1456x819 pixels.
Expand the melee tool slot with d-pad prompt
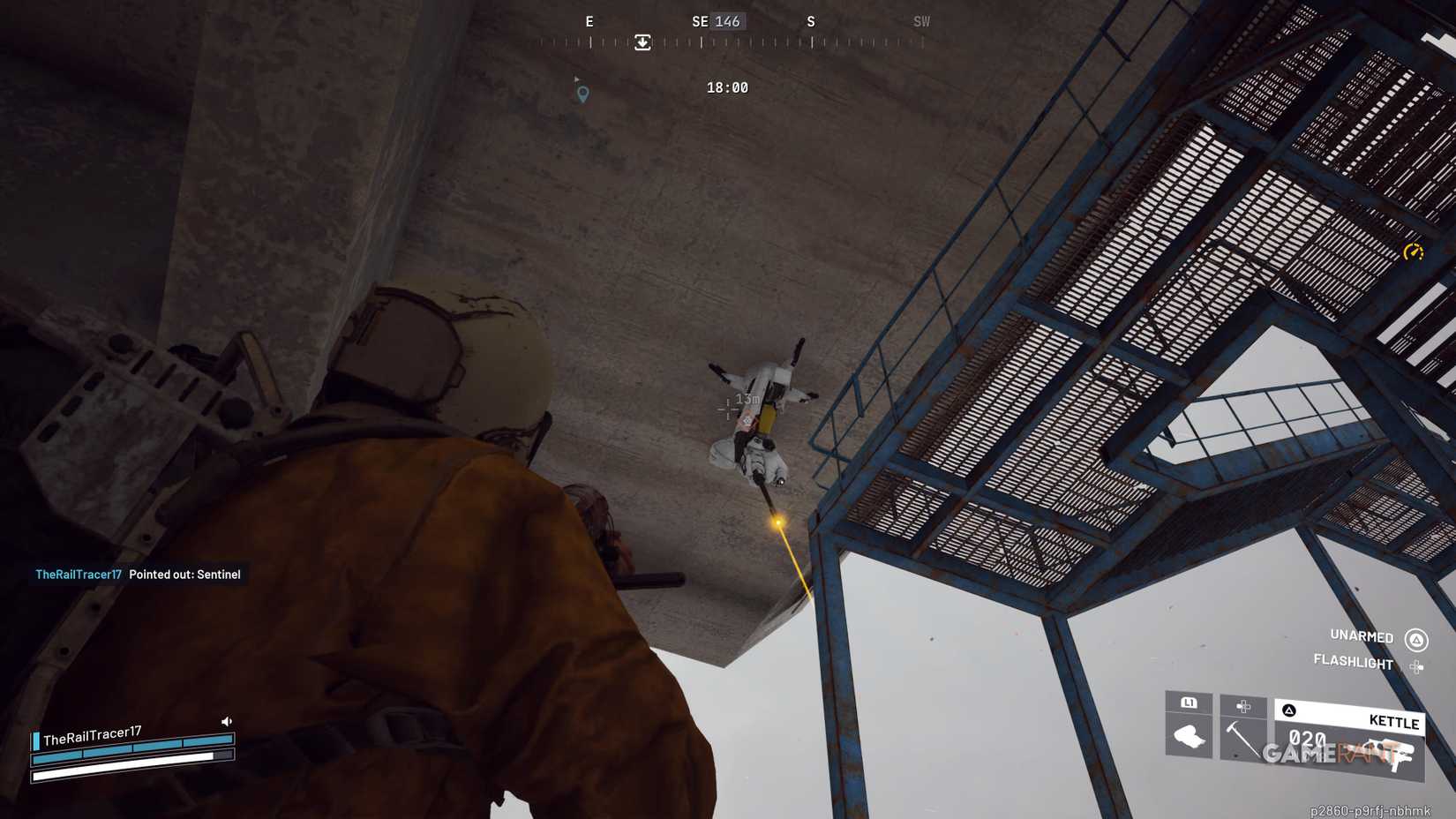1246,704
